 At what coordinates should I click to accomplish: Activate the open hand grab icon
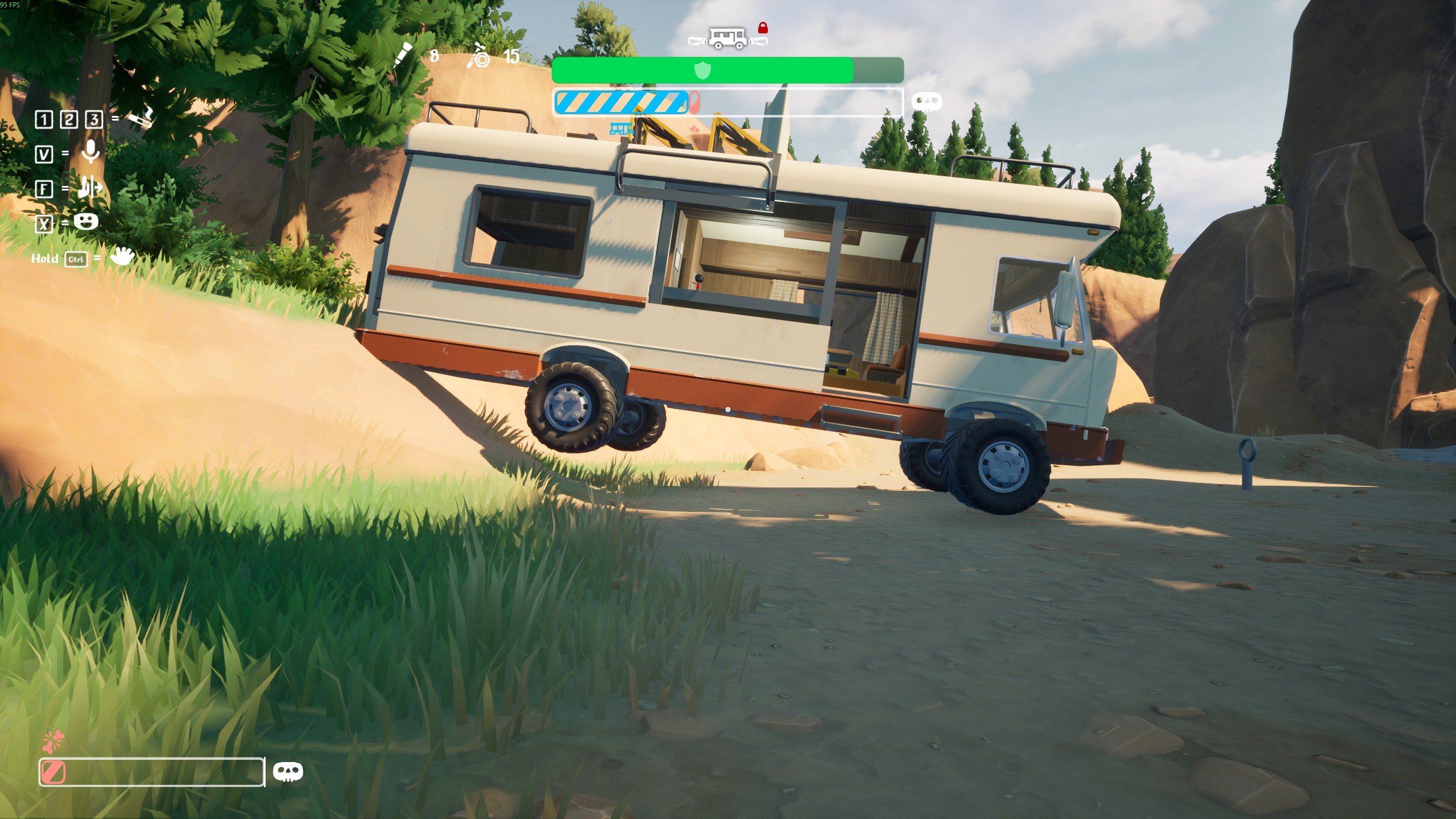tap(122, 257)
